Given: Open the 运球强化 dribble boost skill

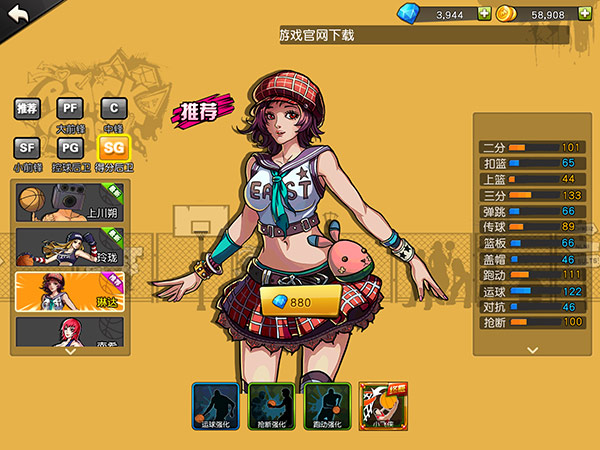Looking at the screenshot, I should (x=215, y=406).
